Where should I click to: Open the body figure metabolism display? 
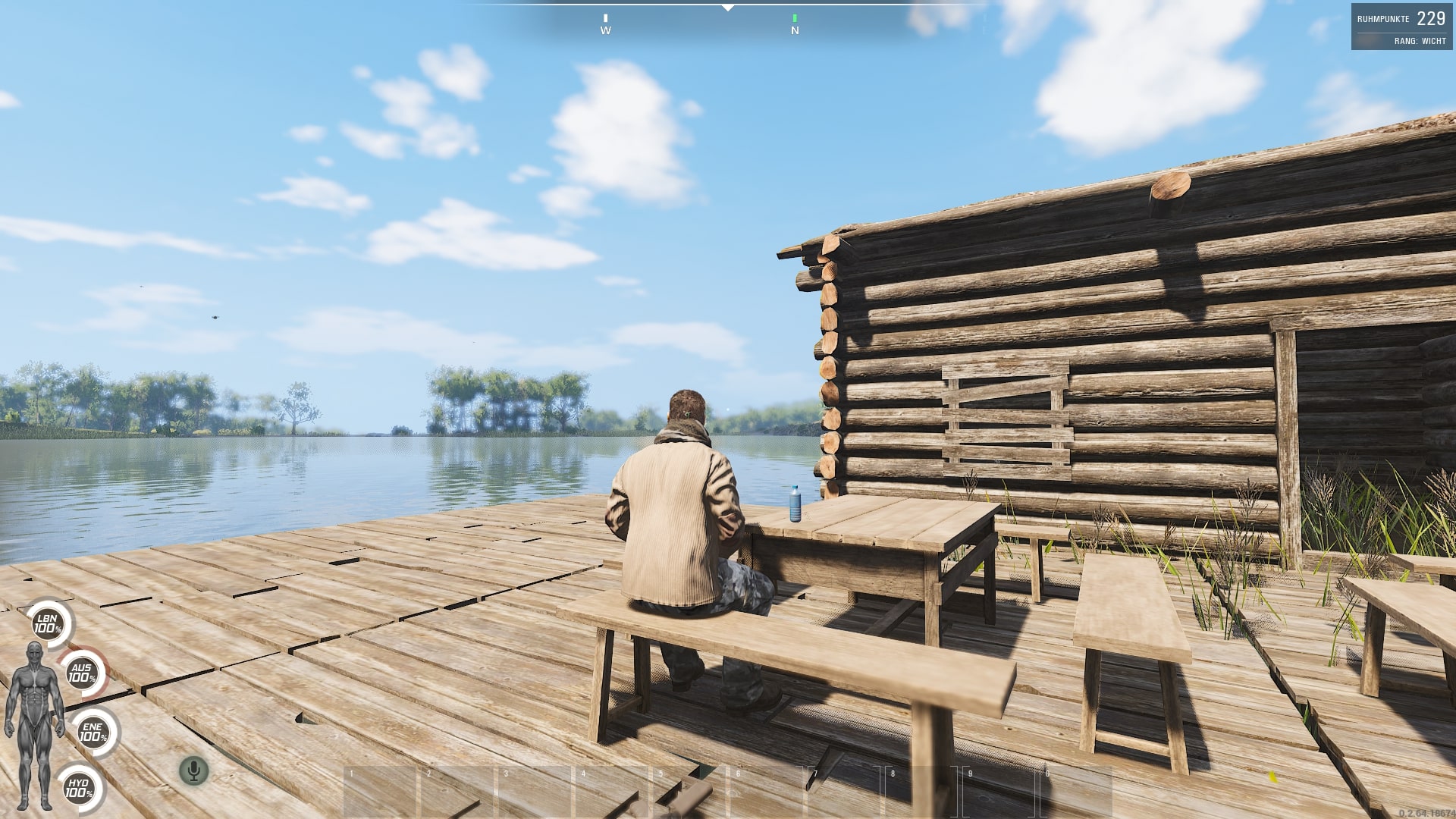click(x=34, y=724)
